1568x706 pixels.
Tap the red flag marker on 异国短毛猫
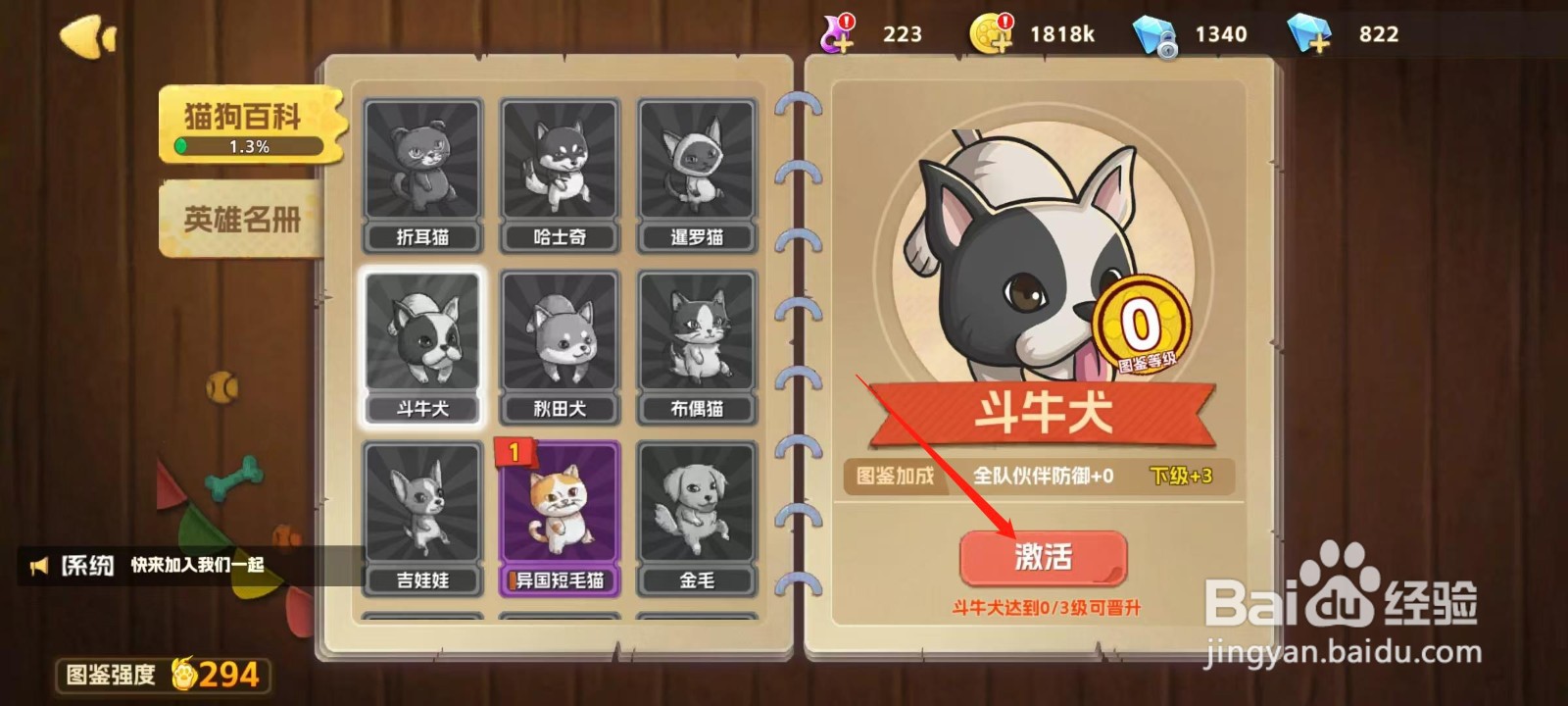tap(514, 453)
